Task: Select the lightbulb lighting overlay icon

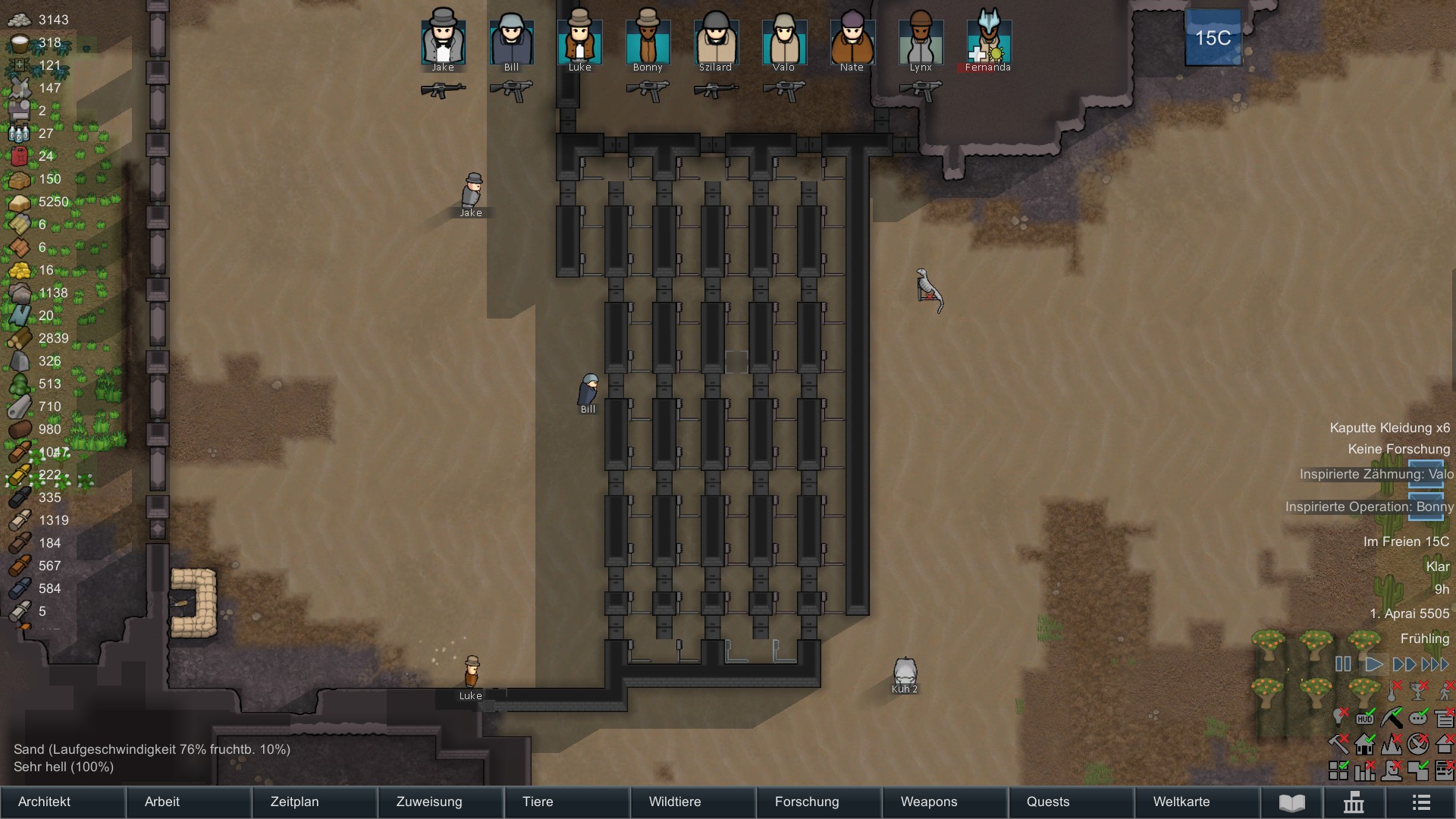Action: [1338, 717]
